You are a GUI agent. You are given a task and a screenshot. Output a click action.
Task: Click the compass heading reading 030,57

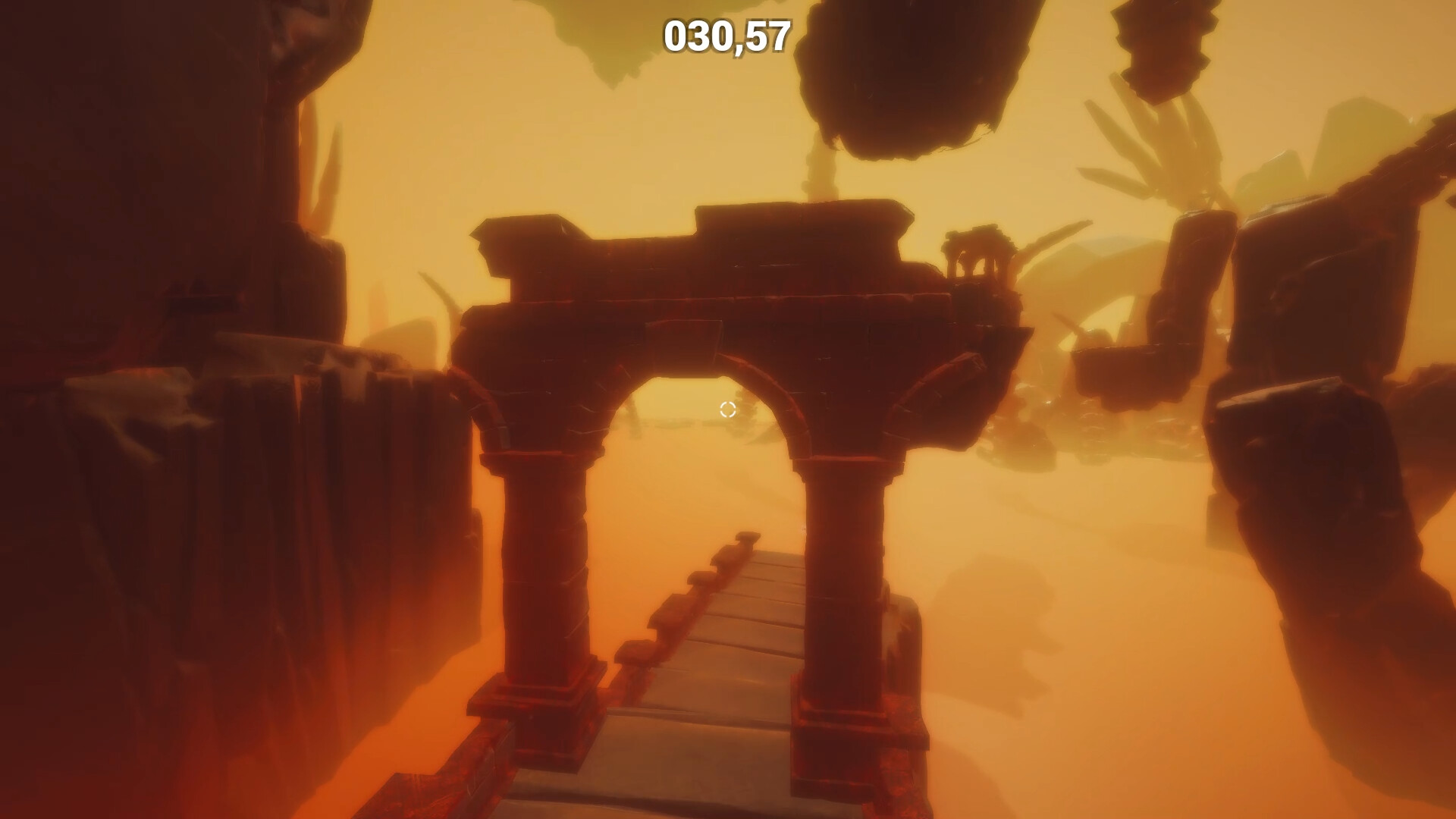point(726,36)
